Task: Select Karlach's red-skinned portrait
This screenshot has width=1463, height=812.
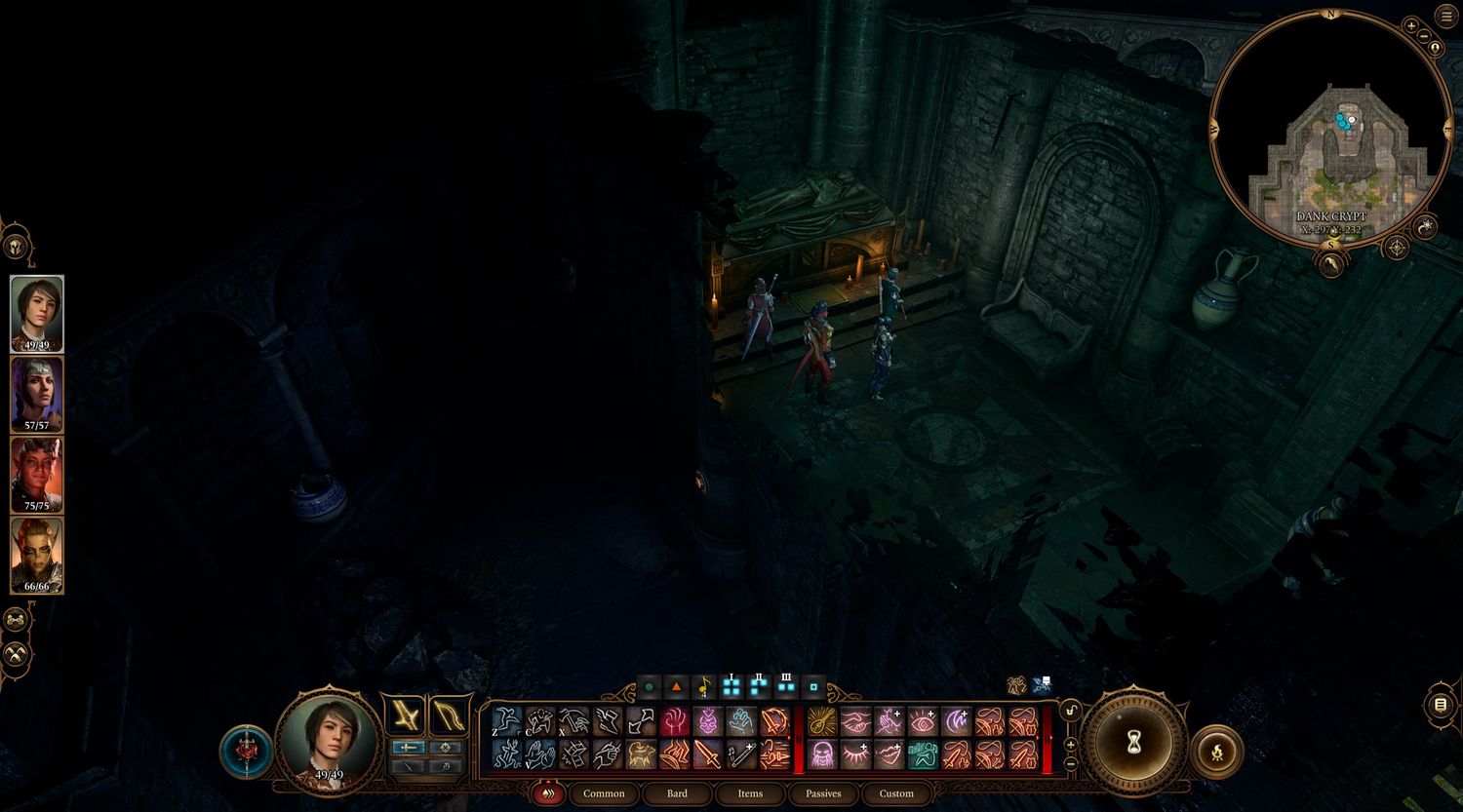Action: pos(37,475)
